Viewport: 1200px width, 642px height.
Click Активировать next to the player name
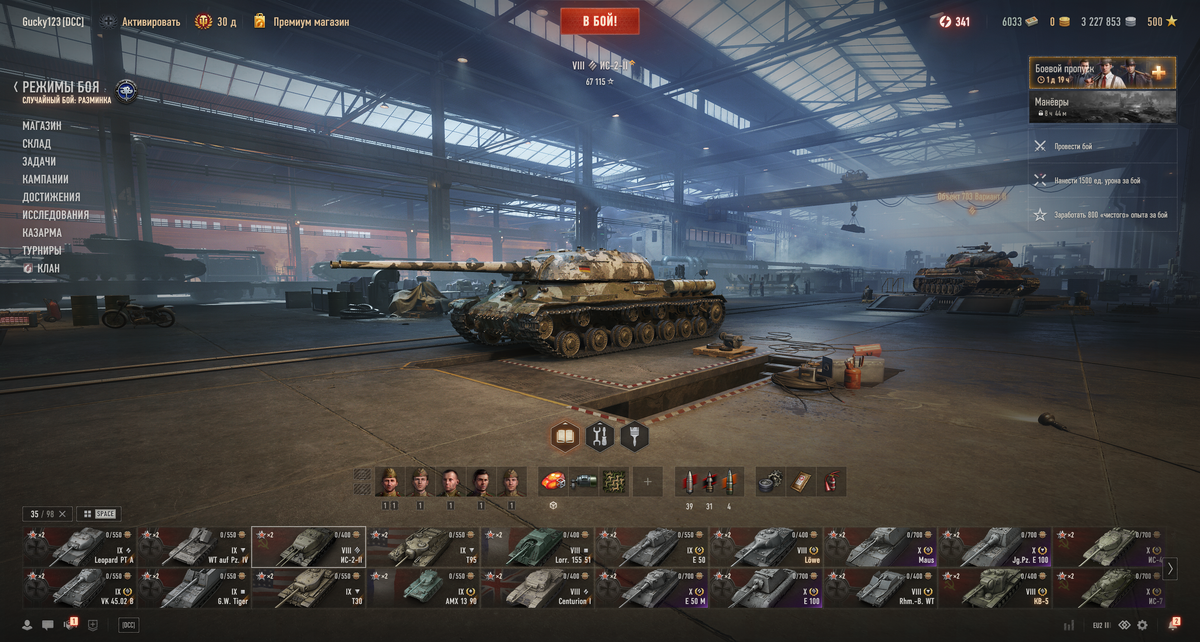[150, 21]
